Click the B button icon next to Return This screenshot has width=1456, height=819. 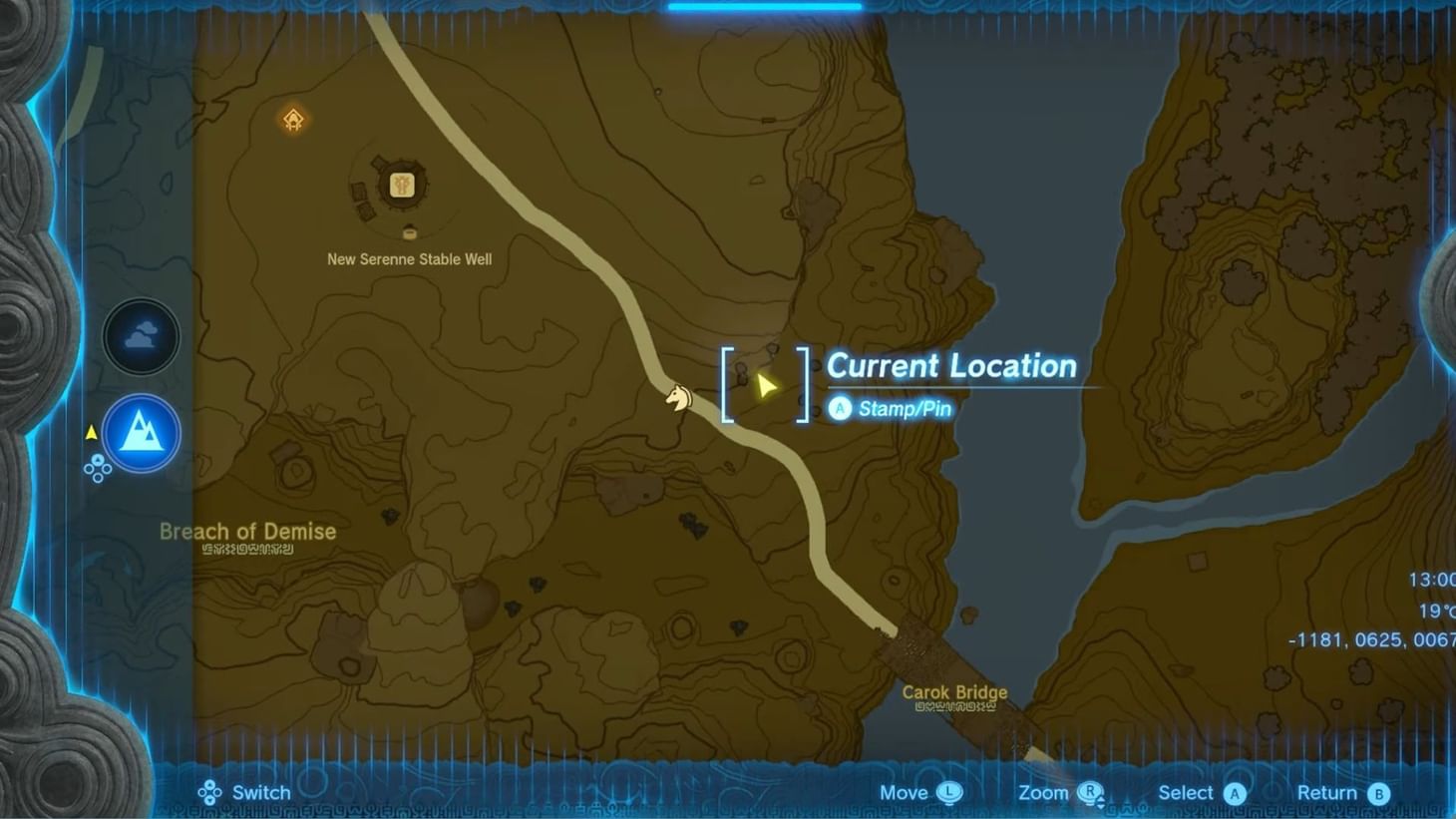coord(1380,792)
